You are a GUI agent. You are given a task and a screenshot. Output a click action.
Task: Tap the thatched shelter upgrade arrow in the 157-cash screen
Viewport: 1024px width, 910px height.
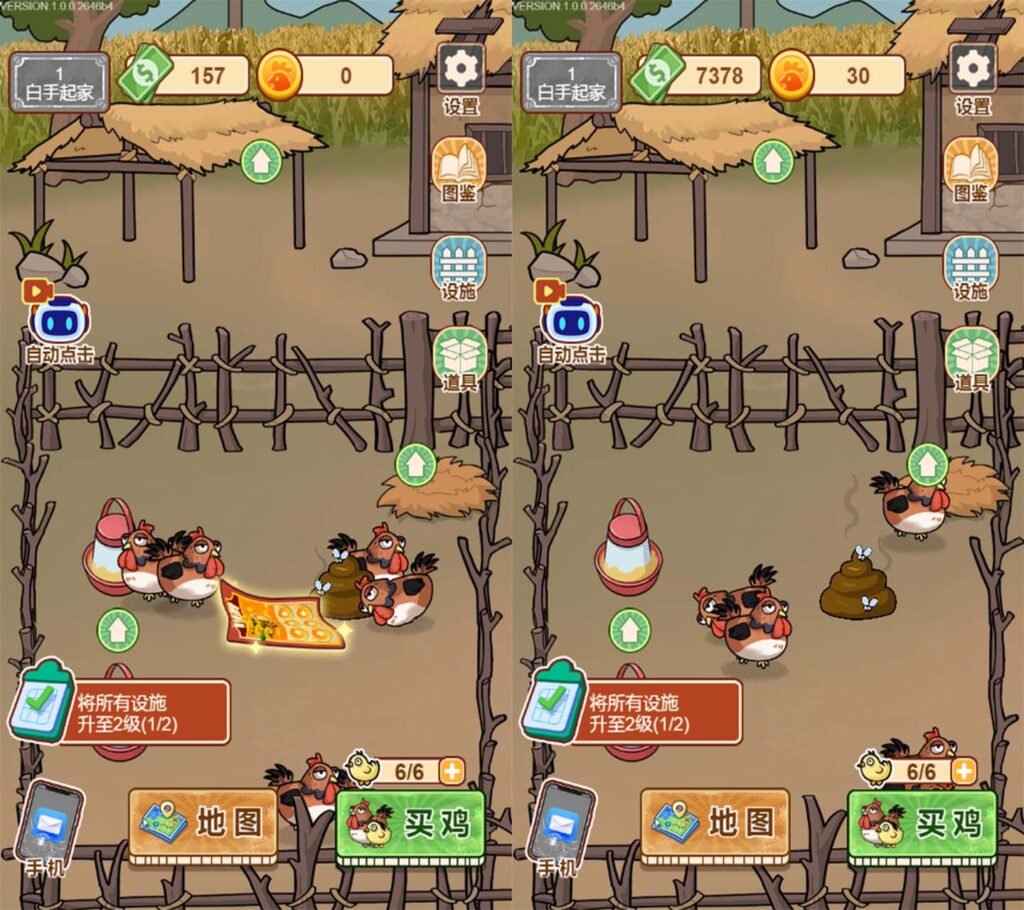[x=261, y=161]
